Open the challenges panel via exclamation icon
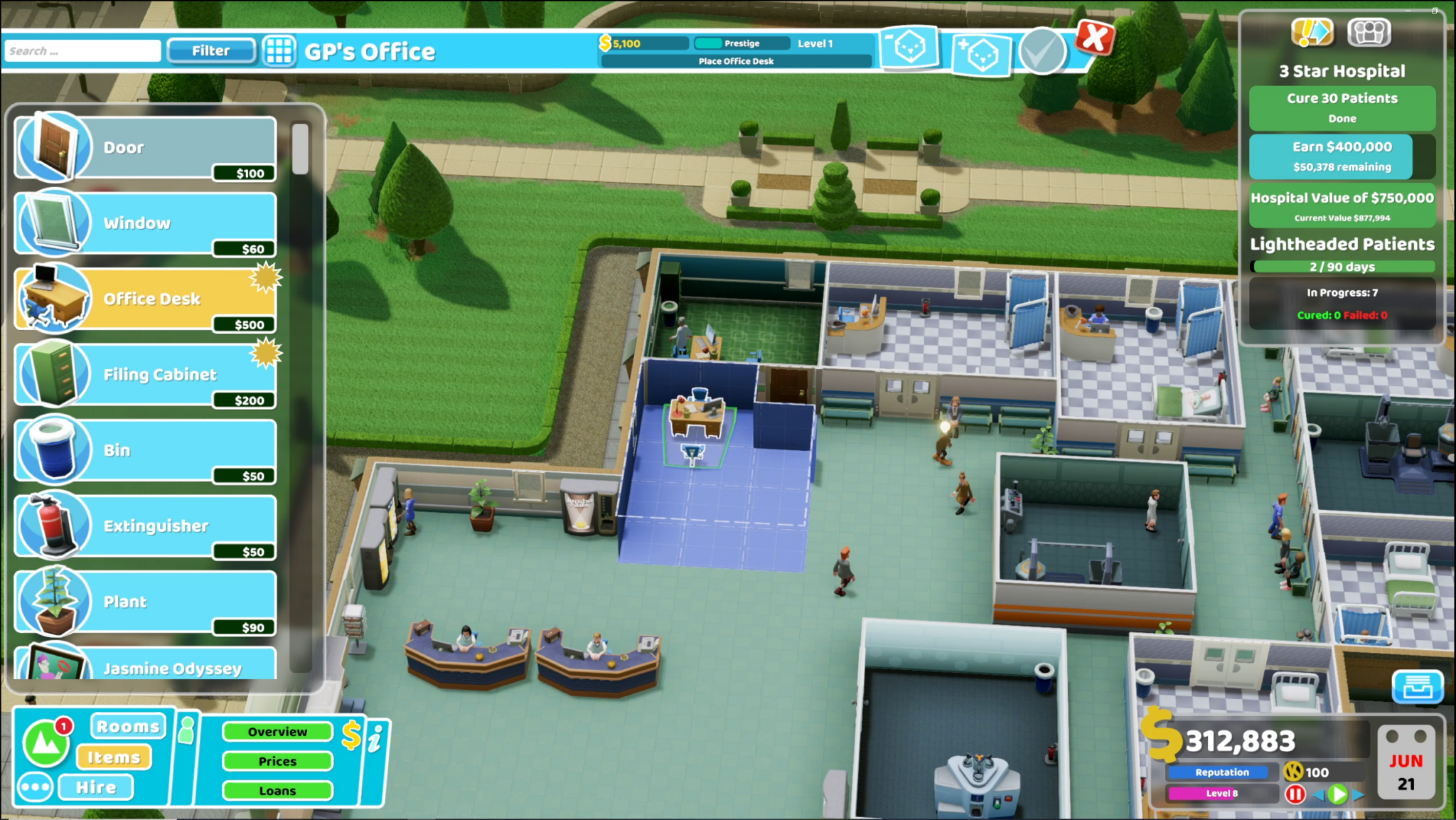Image resolution: width=1456 pixels, height=820 pixels. point(1312,31)
